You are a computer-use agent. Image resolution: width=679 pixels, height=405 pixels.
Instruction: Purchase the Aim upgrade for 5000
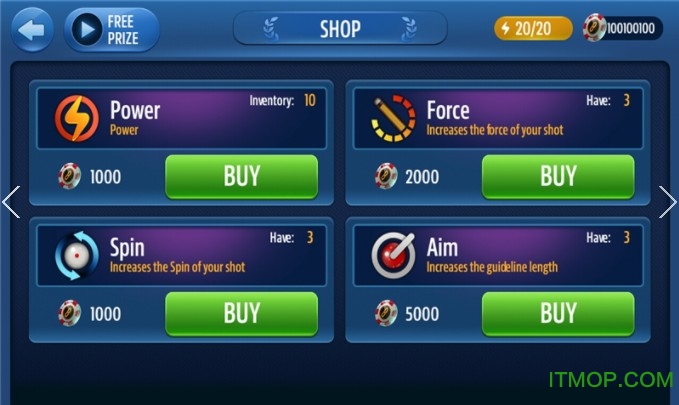[x=557, y=313]
